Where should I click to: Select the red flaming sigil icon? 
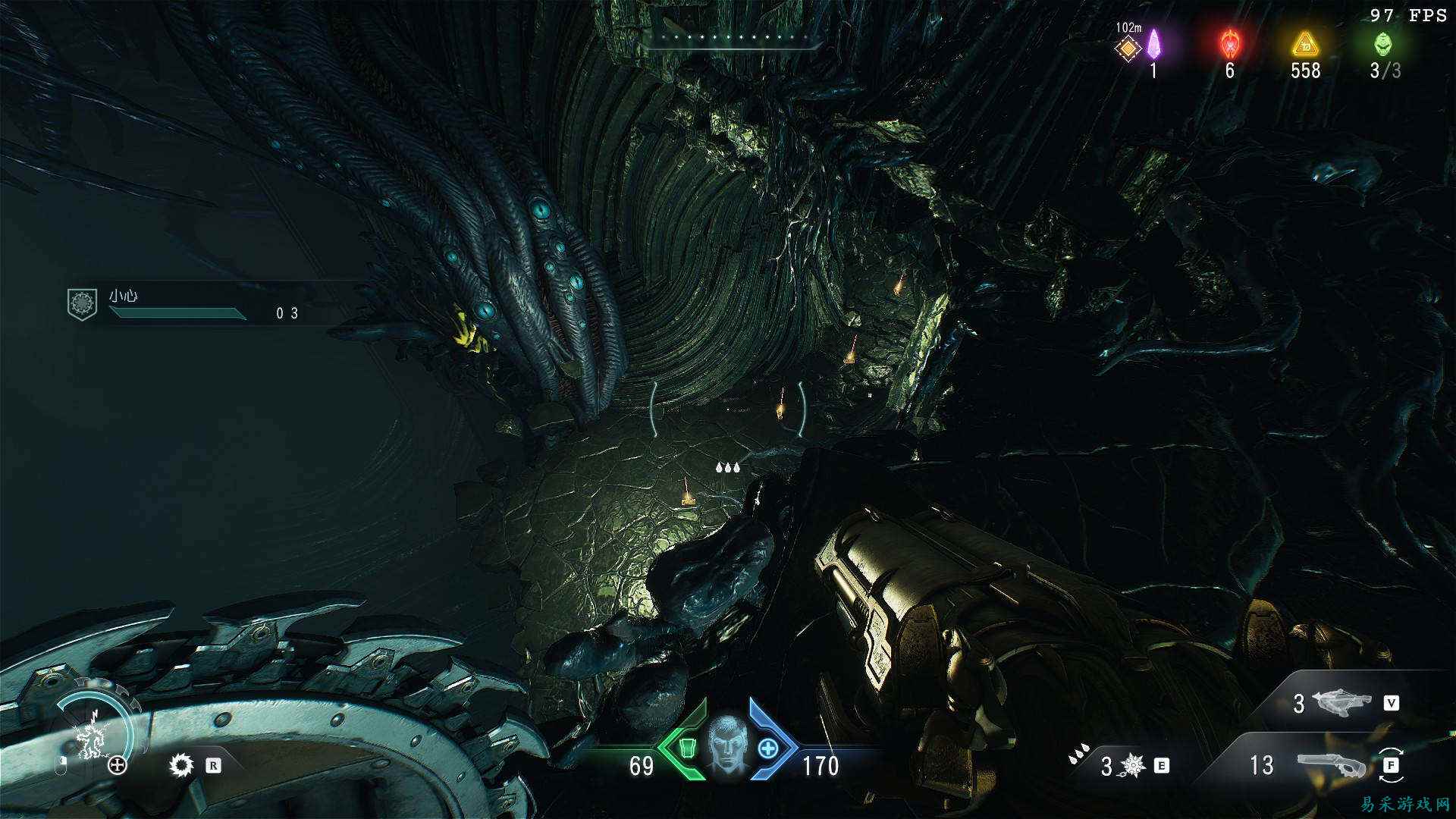point(1229,45)
